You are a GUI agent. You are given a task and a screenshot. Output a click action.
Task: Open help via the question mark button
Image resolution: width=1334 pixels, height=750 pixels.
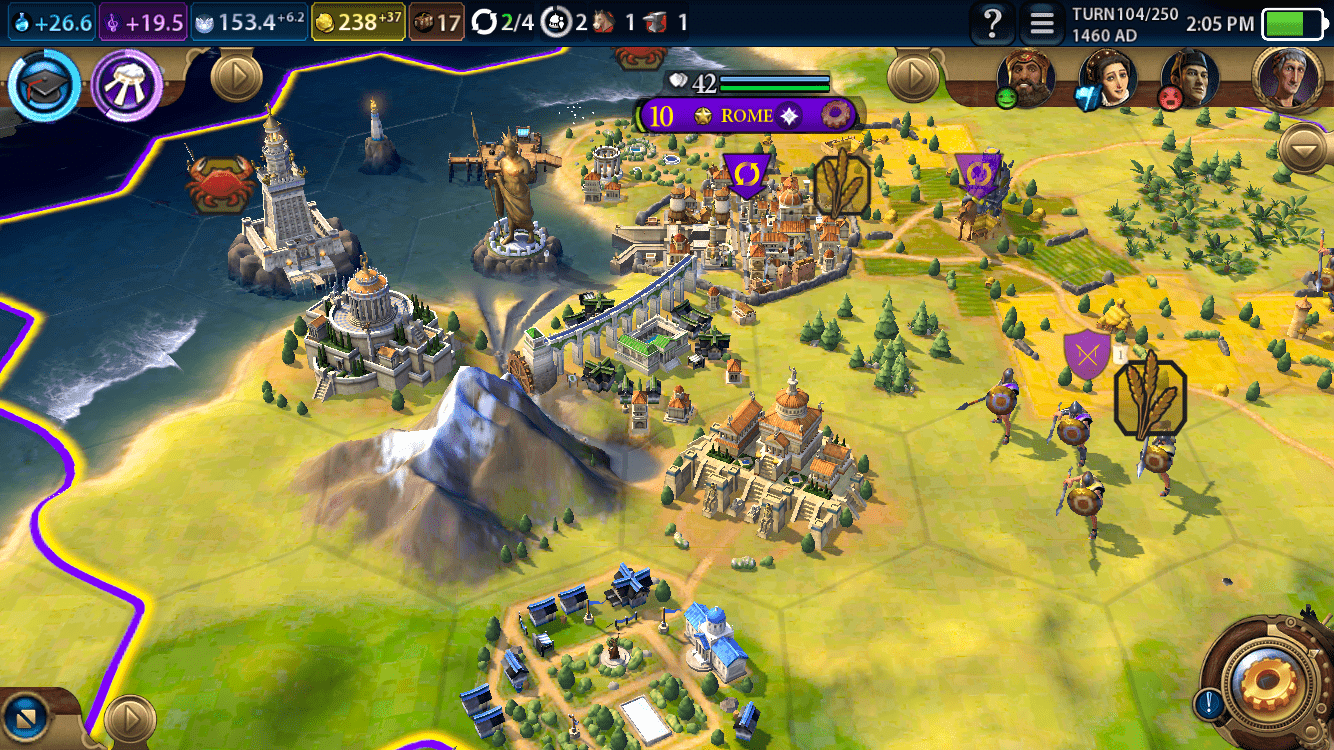(993, 24)
